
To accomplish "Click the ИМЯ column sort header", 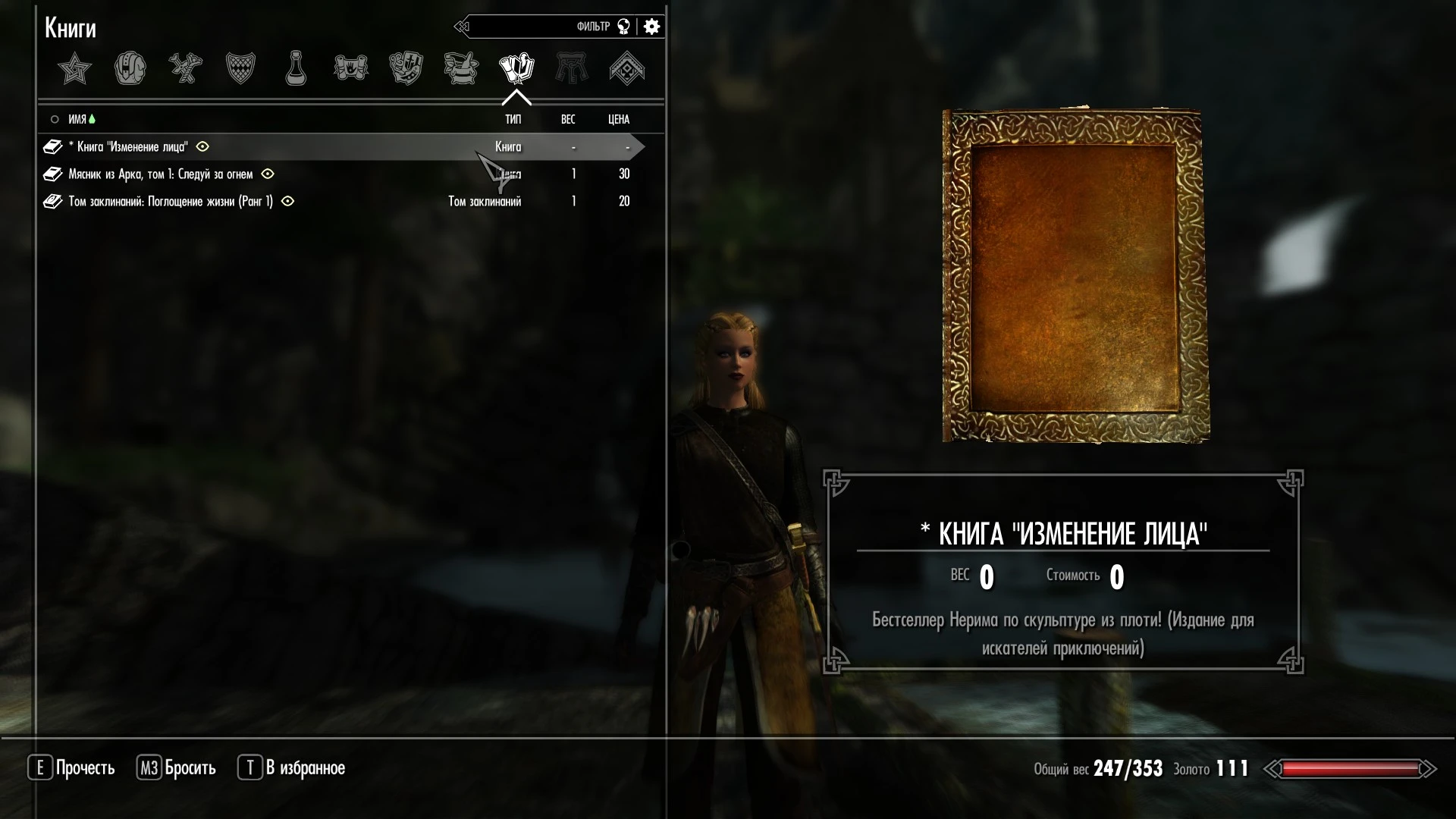I will point(77,119).
